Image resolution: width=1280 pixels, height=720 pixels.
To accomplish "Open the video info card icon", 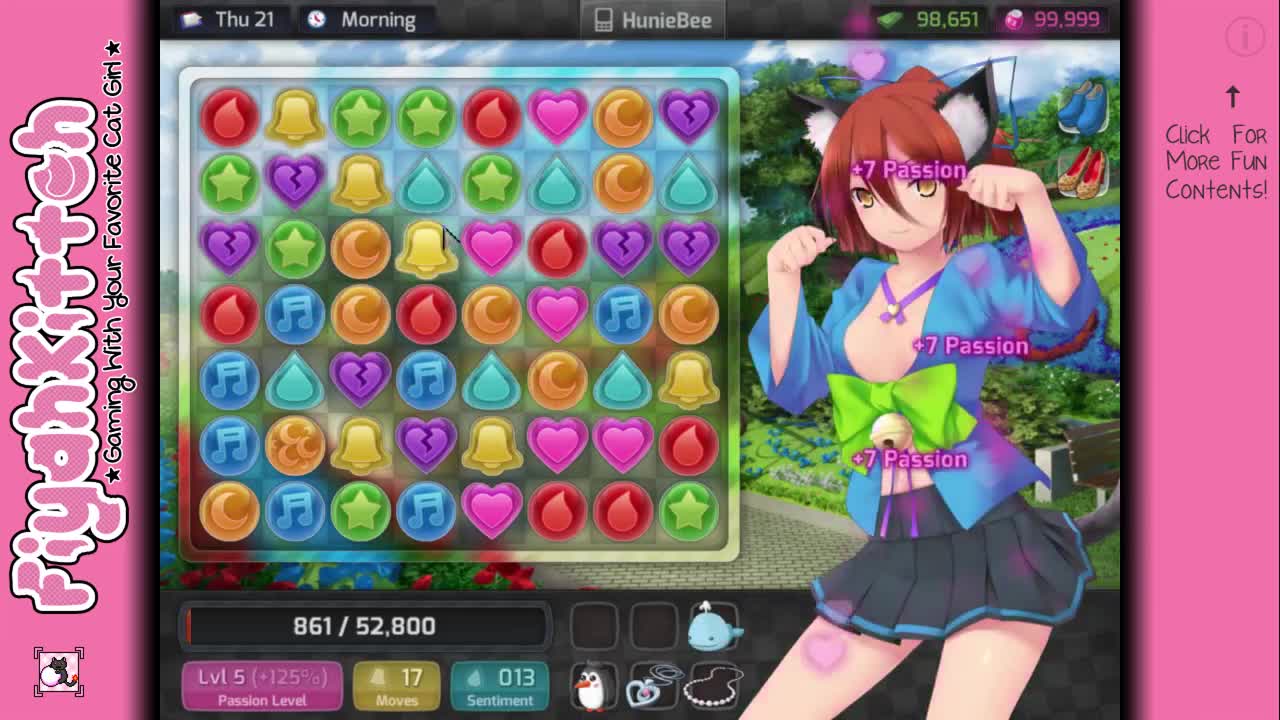I will coord(1245,38).
